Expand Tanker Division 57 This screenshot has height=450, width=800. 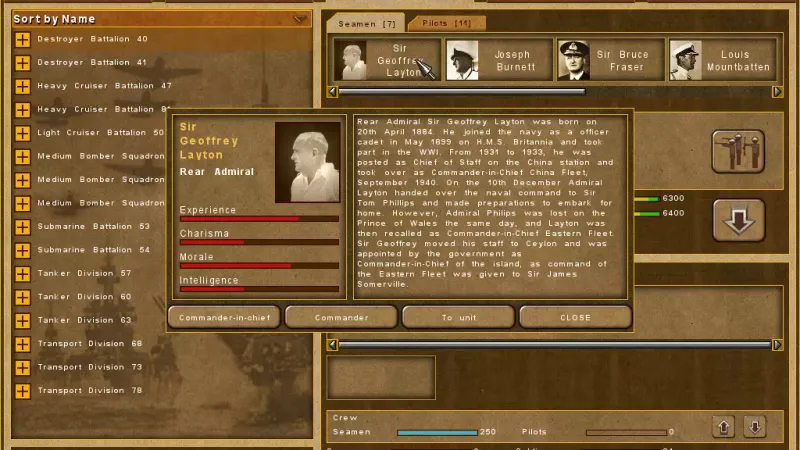click(x=22, y=273)
